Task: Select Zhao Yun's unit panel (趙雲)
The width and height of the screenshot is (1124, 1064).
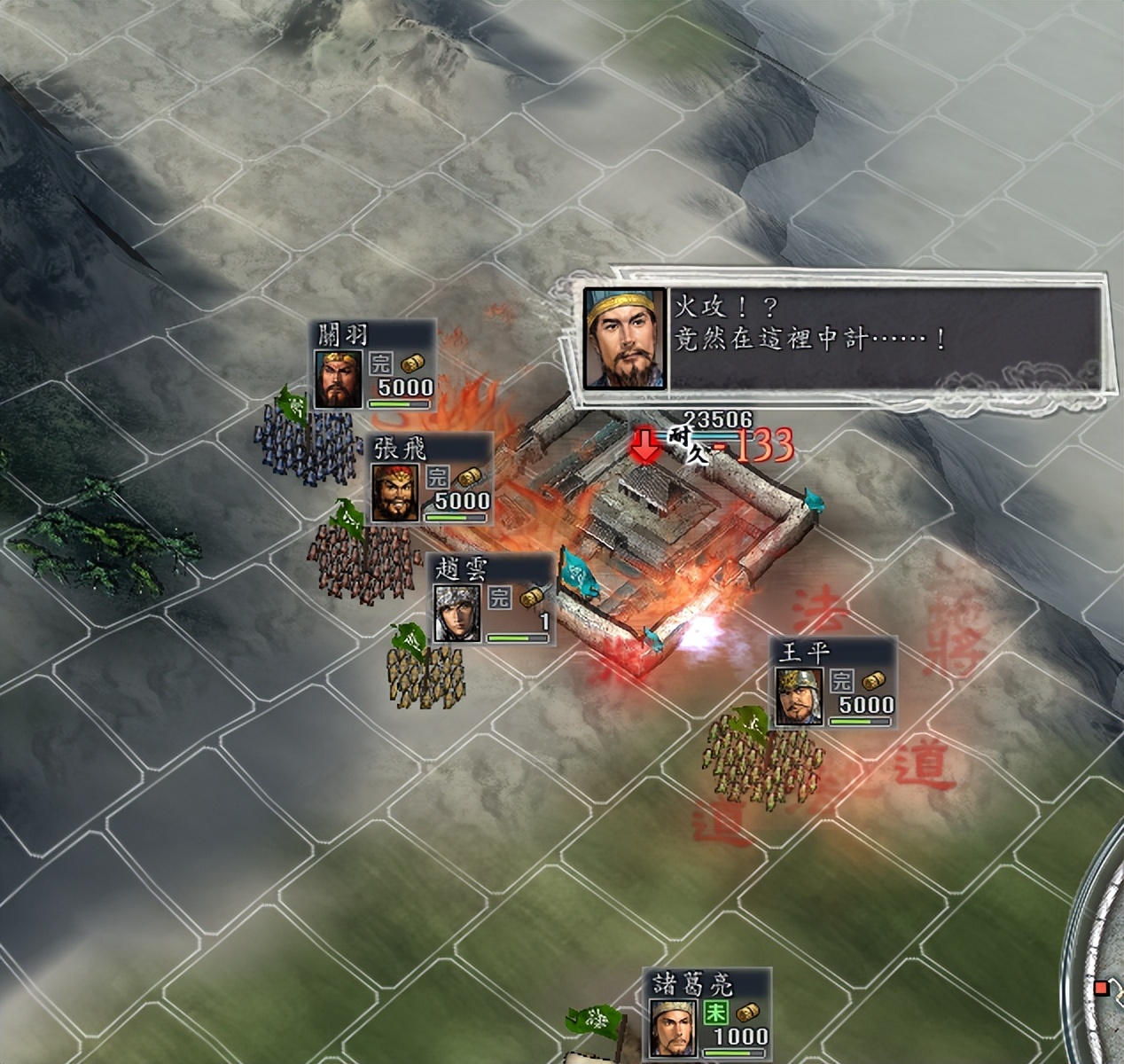Action: [x=490, y=599]
